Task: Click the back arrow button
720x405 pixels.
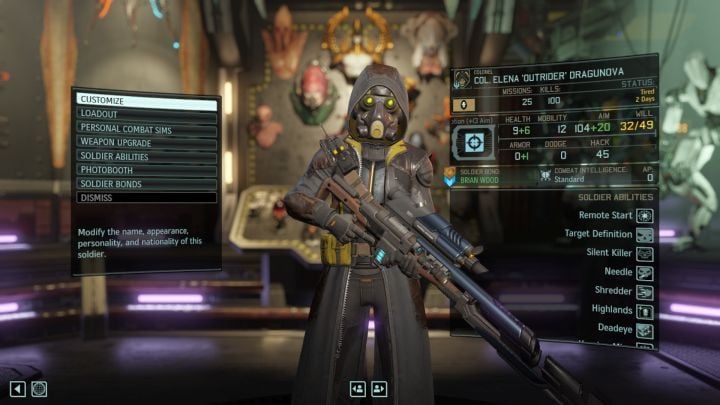Action: click(x=17, y=388)
